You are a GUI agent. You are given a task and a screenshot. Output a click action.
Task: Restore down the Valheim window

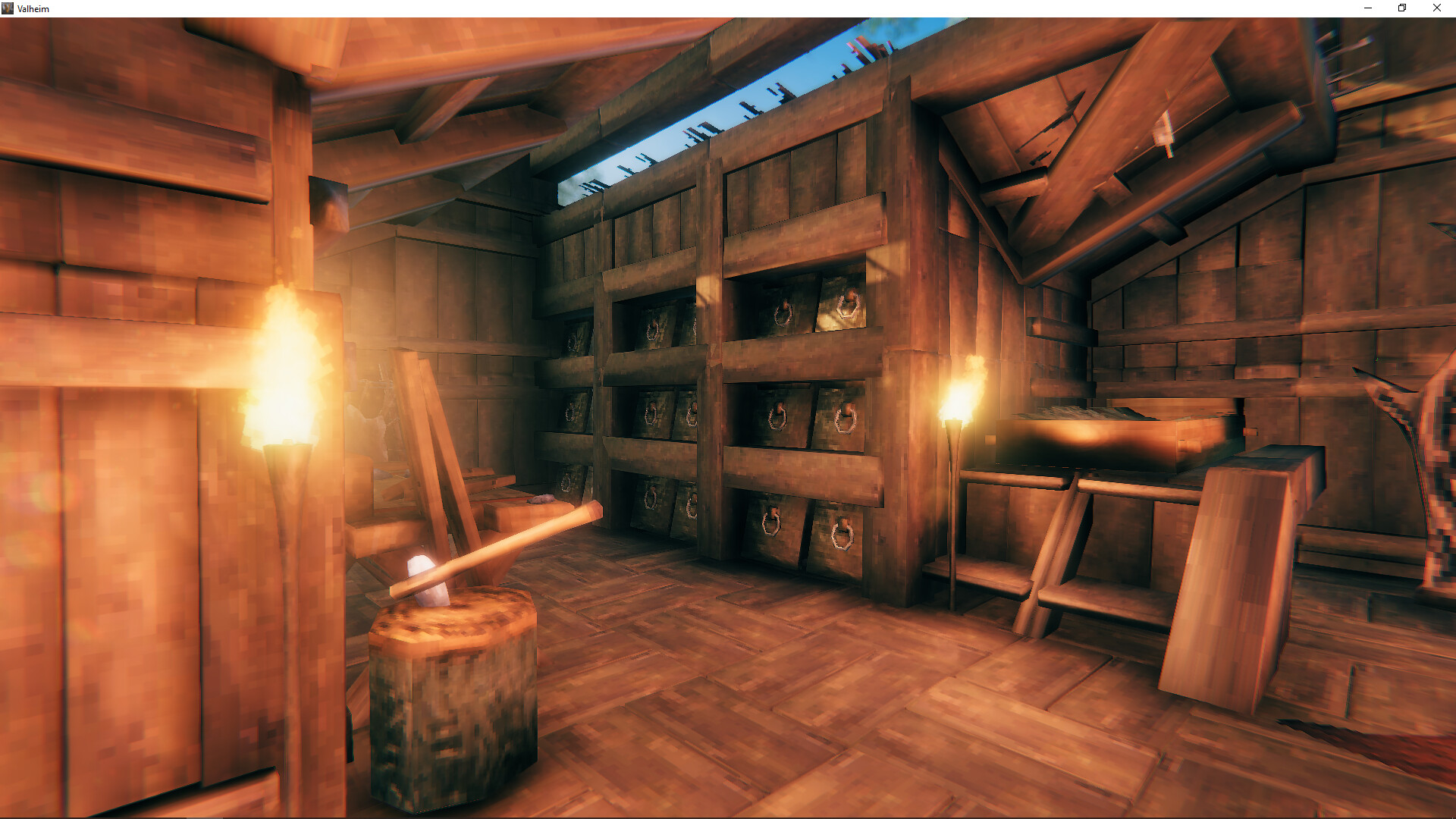(1401, 8)
